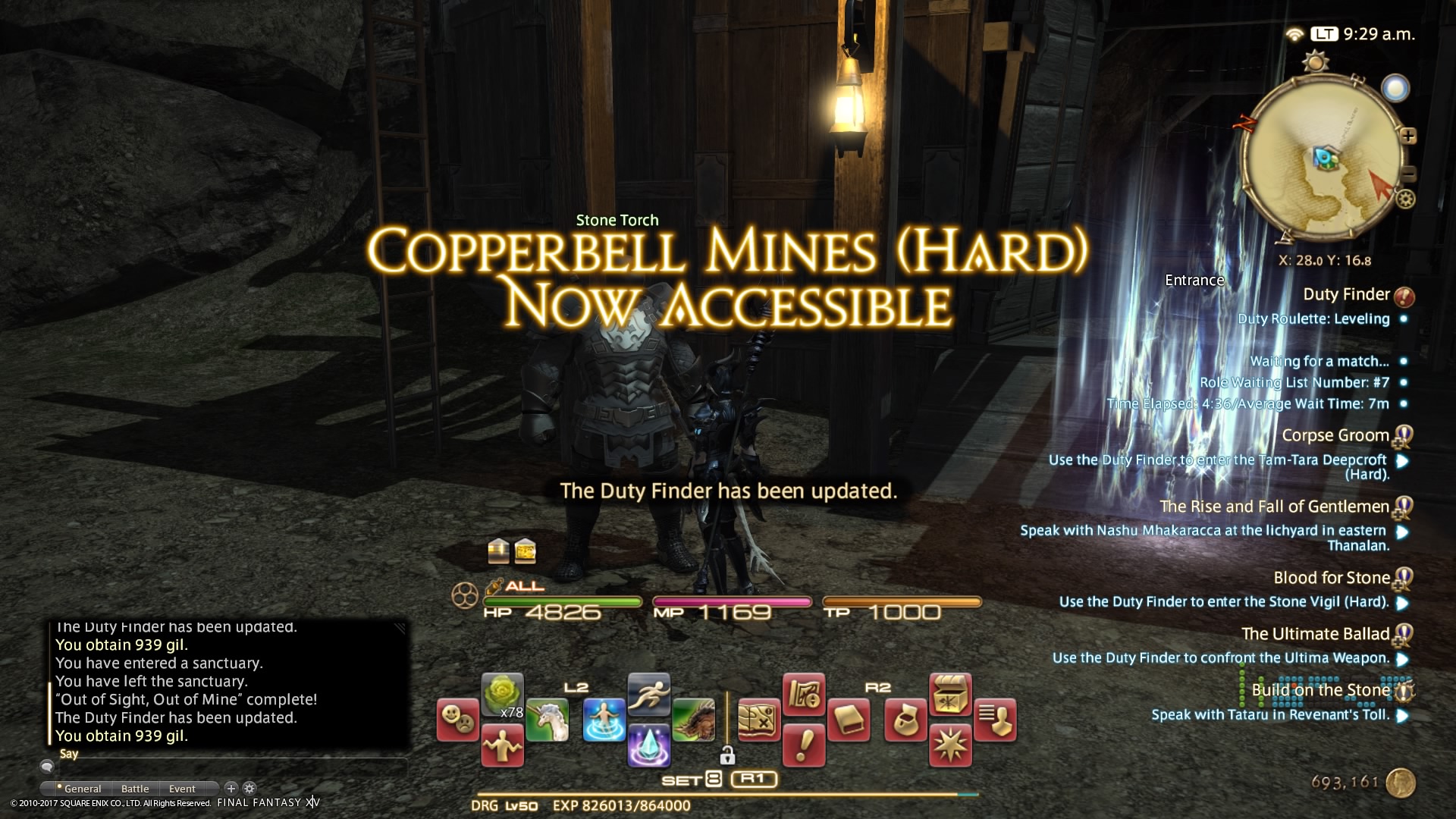The image size is (1456, 819).
Task: Add a new chat tab with plus button
Action: [231, 789]
